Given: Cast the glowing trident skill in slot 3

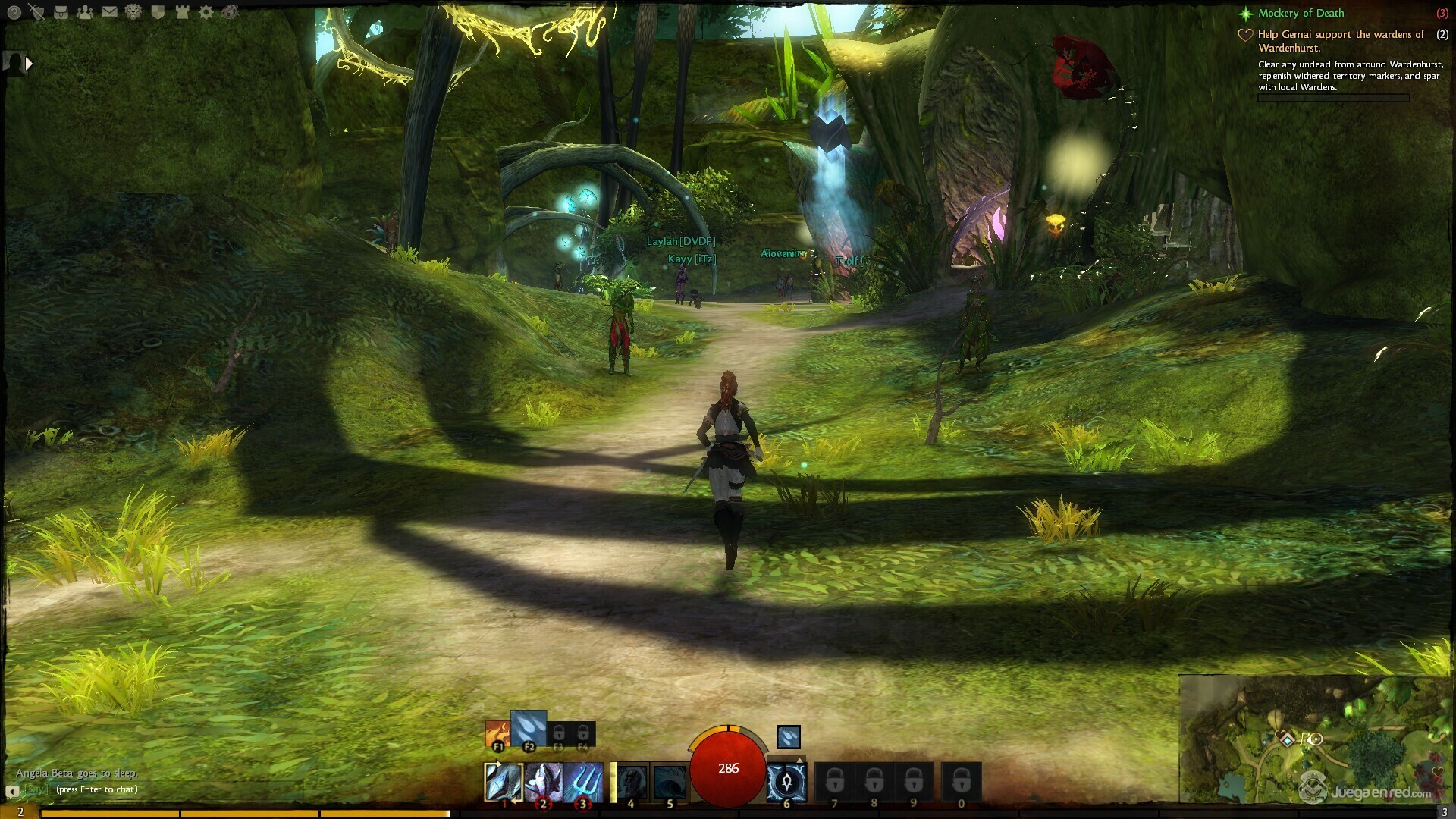Looking at the screenshot, I should tap(584, 782).
